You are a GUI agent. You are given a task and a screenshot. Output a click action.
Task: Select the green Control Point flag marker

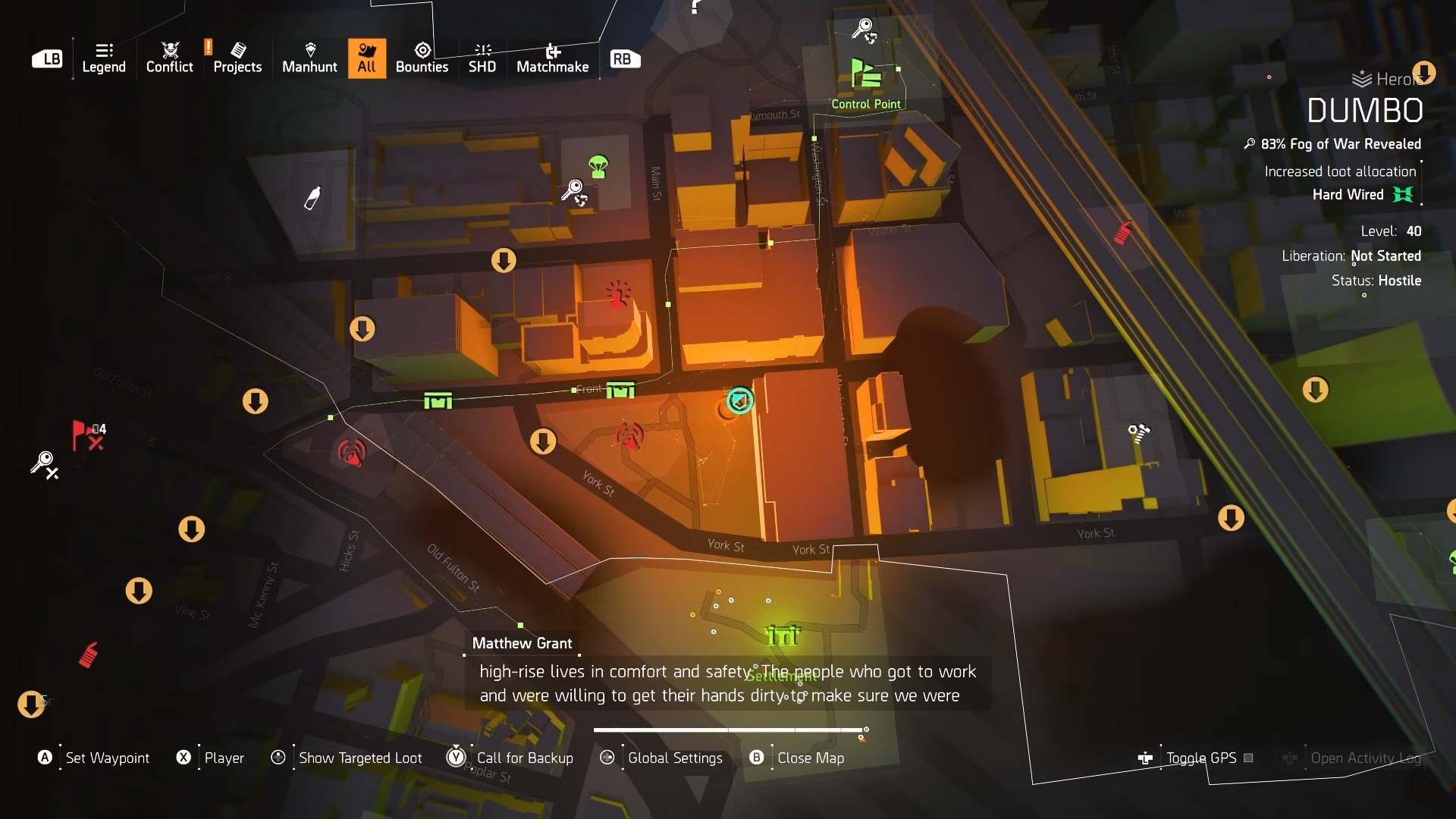[x=865, y=75]
